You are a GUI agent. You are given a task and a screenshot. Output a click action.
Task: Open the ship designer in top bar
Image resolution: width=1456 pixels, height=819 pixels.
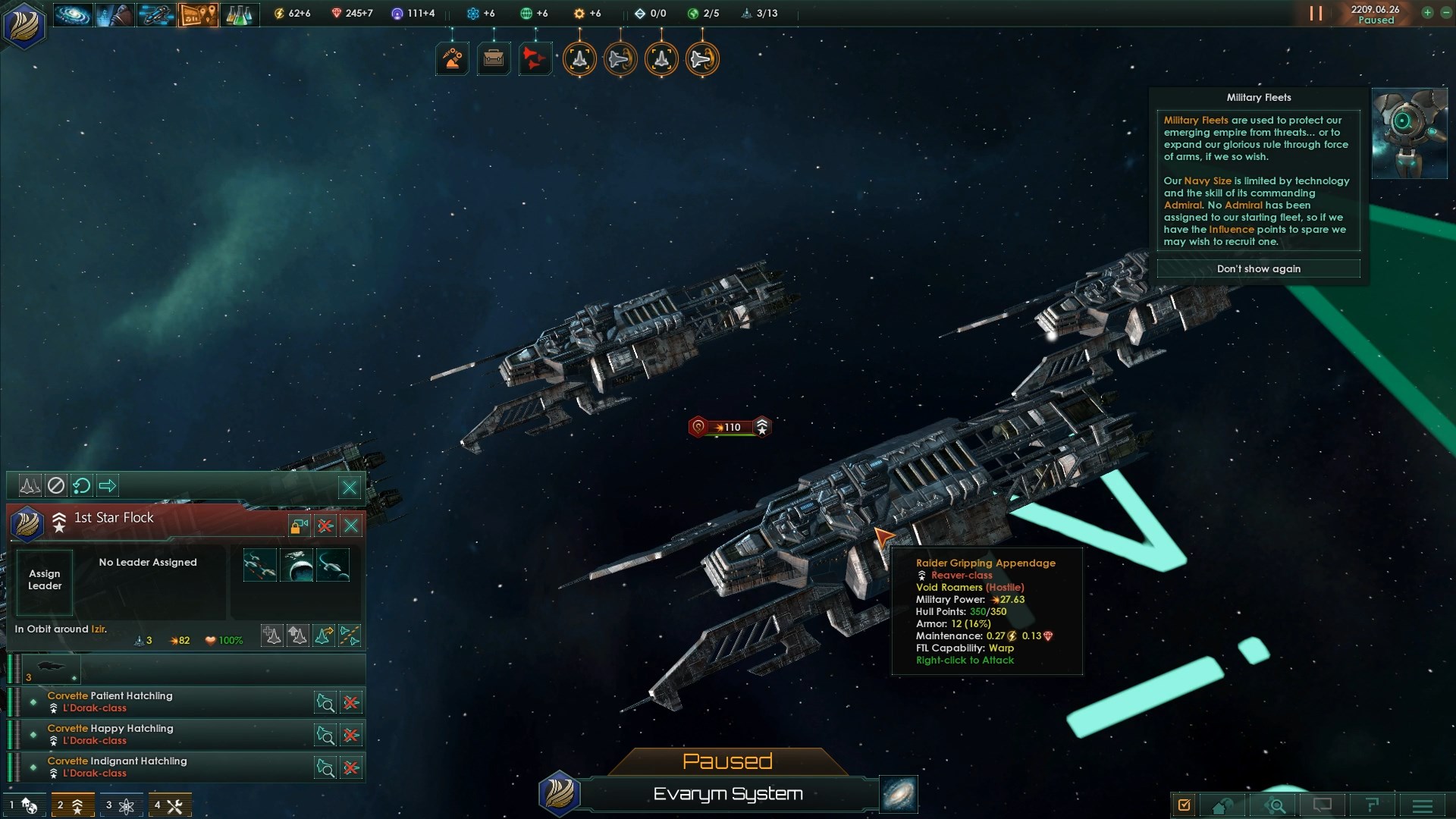(155, 14)
